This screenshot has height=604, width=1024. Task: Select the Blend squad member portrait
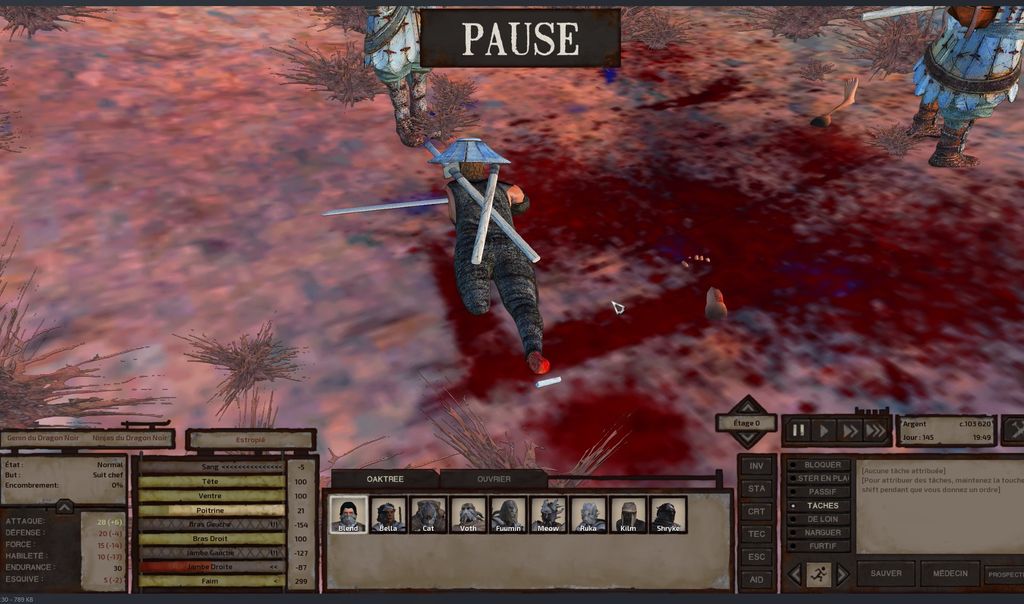[x=348, y=514]
